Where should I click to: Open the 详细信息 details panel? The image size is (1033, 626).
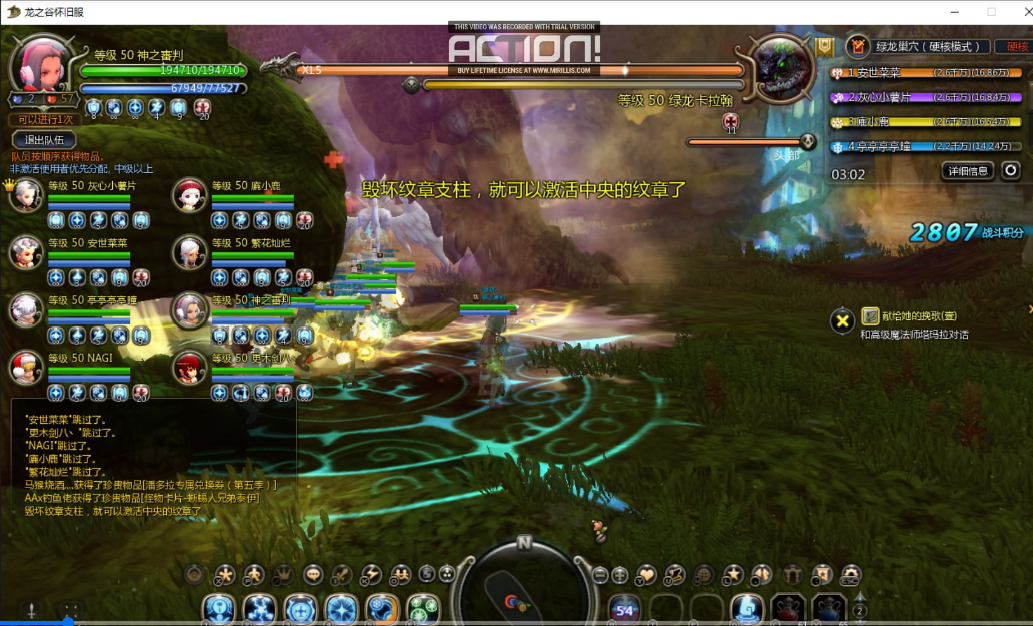point(969,171)
